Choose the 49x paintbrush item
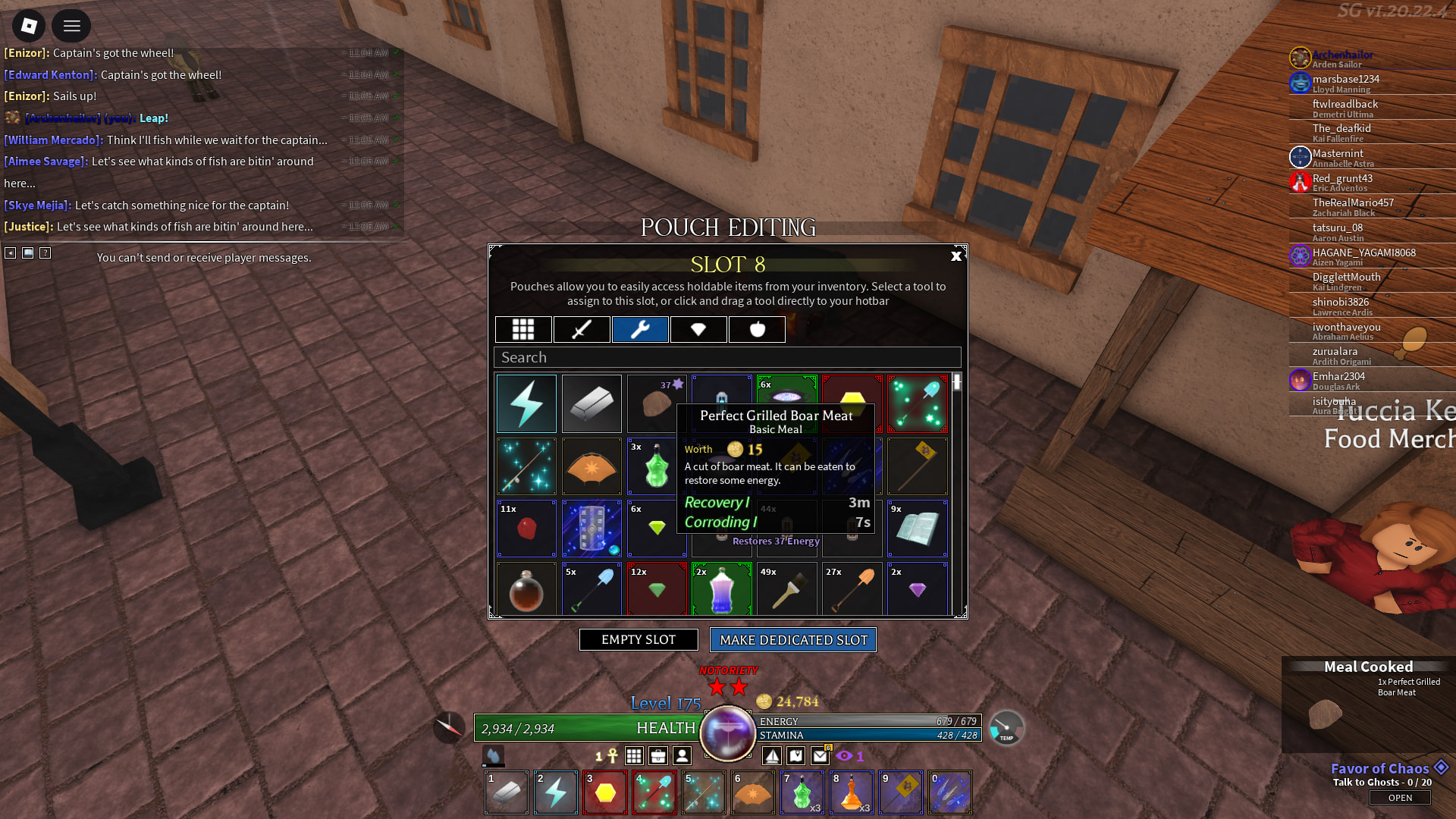This screenshot has height=819, width=1456. (x=786, y=589)
